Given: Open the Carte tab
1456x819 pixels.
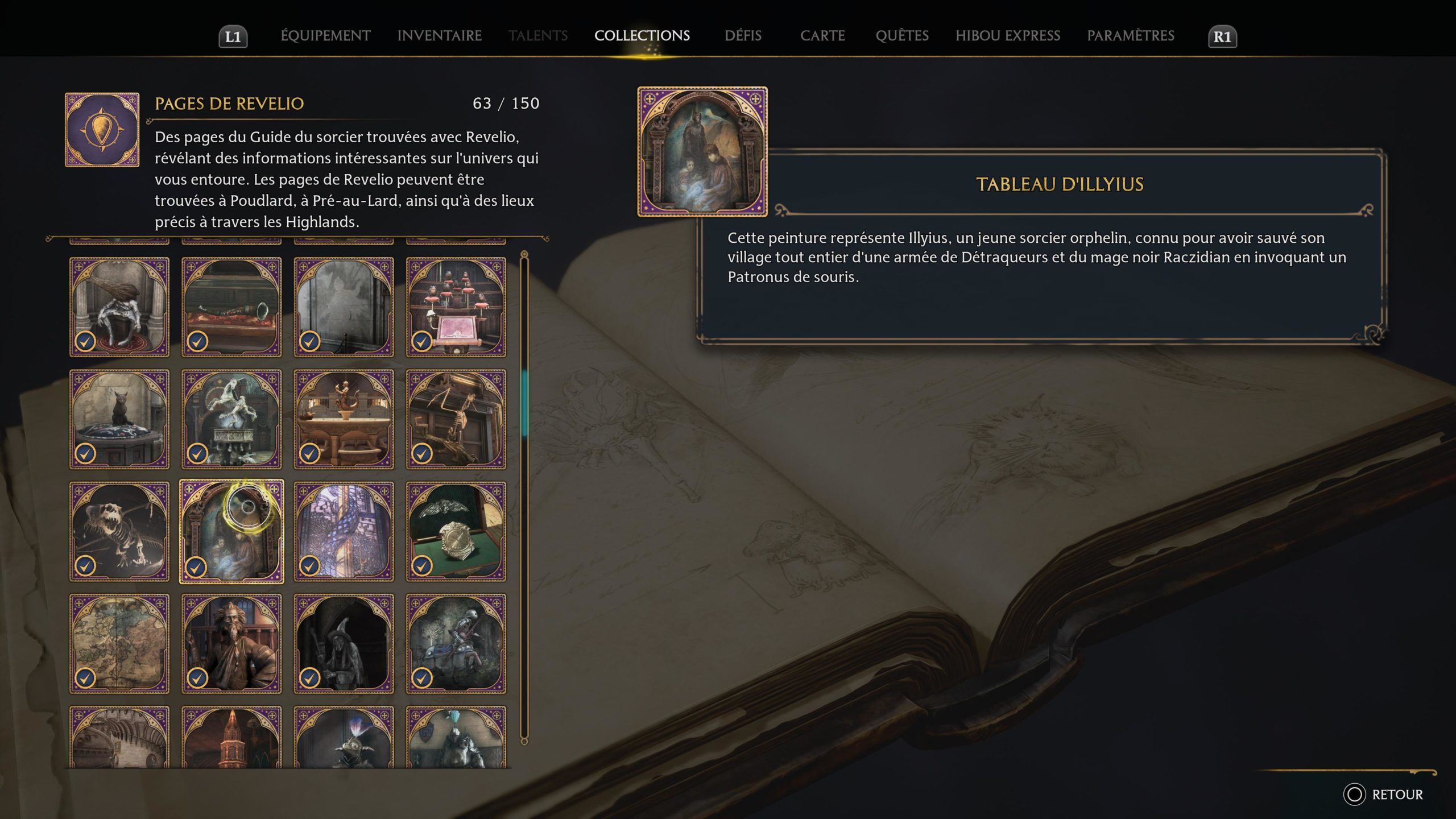Looking at the screenshot, I should pos(822,36).
